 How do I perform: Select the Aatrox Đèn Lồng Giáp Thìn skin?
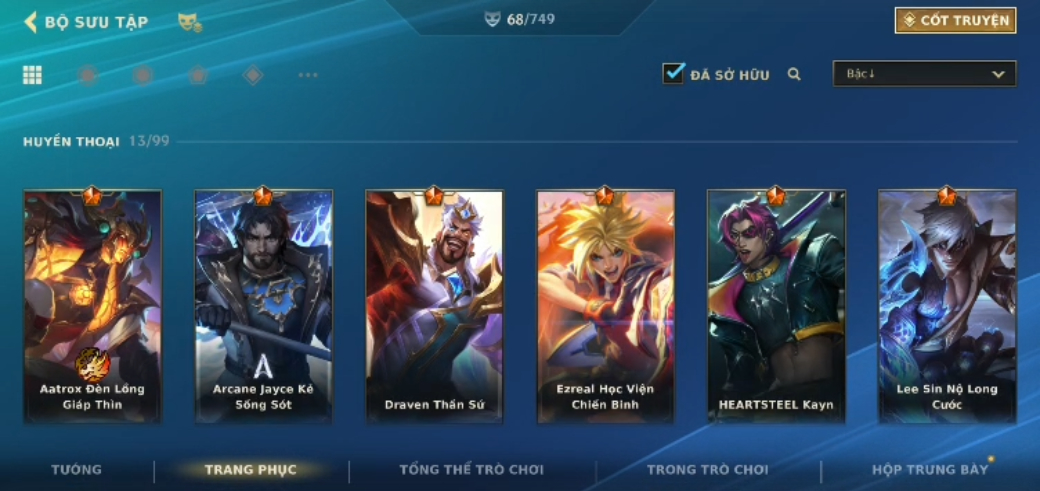(92, 305)
